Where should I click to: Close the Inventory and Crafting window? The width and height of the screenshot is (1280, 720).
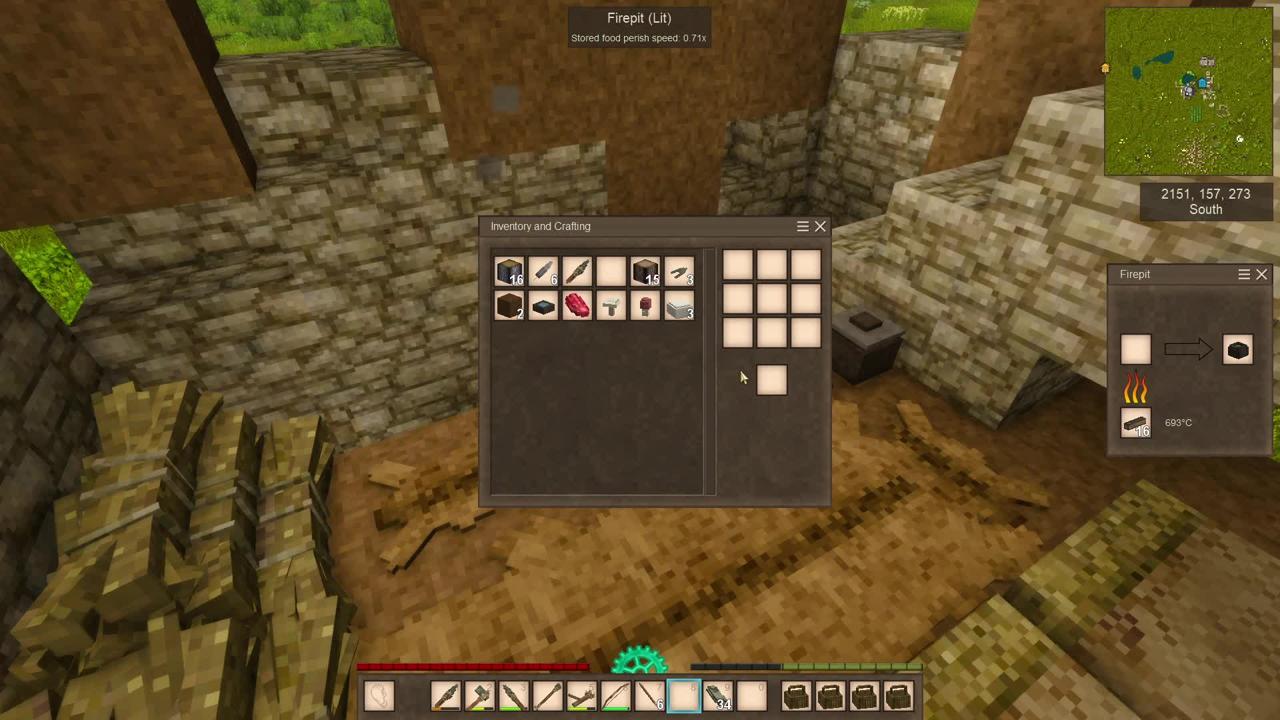[x=820, y=227]
